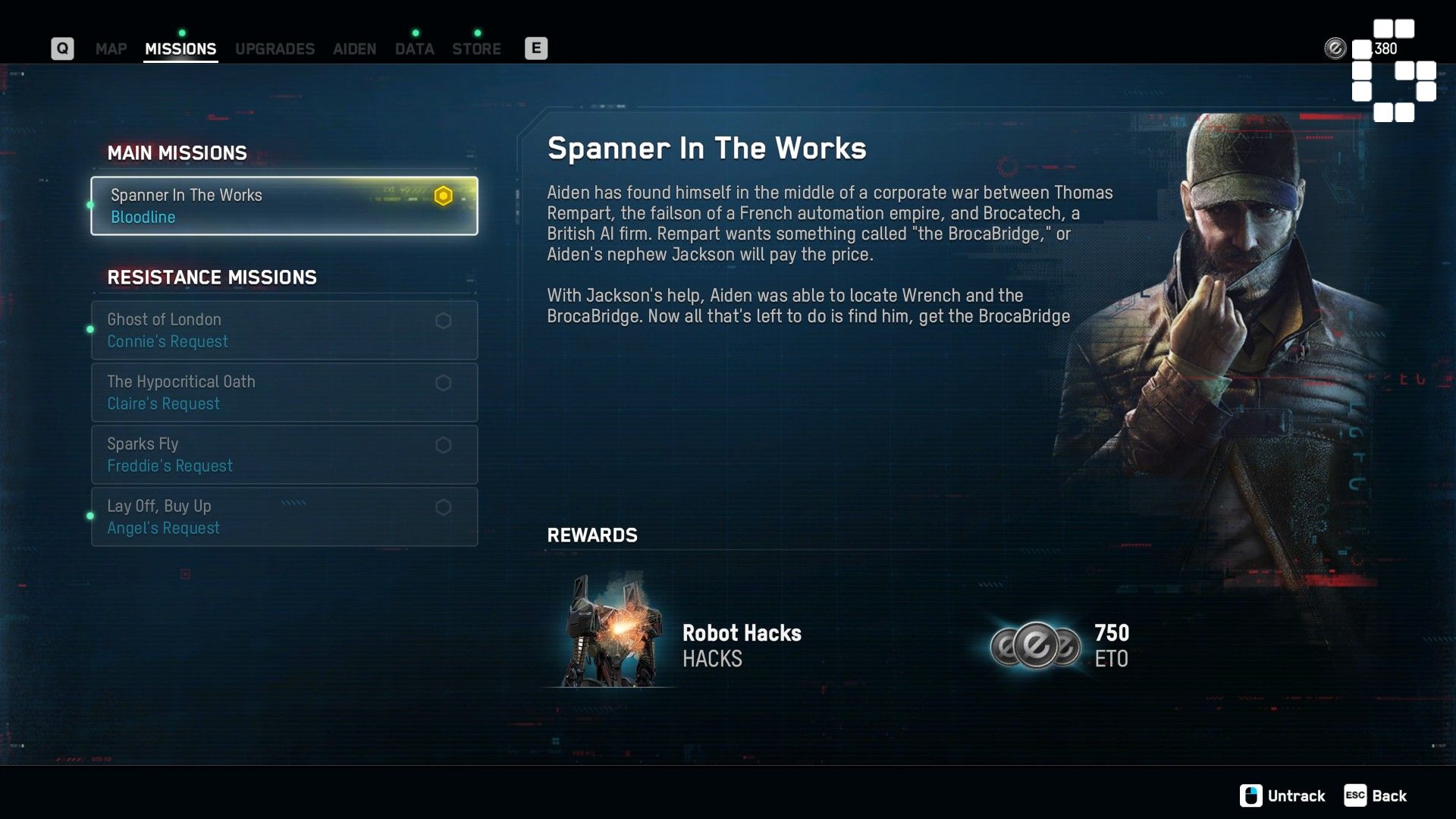This screenshot has width=1456, height=819.
Task: Switch to the MAP tab
Action: click(110, 49)
